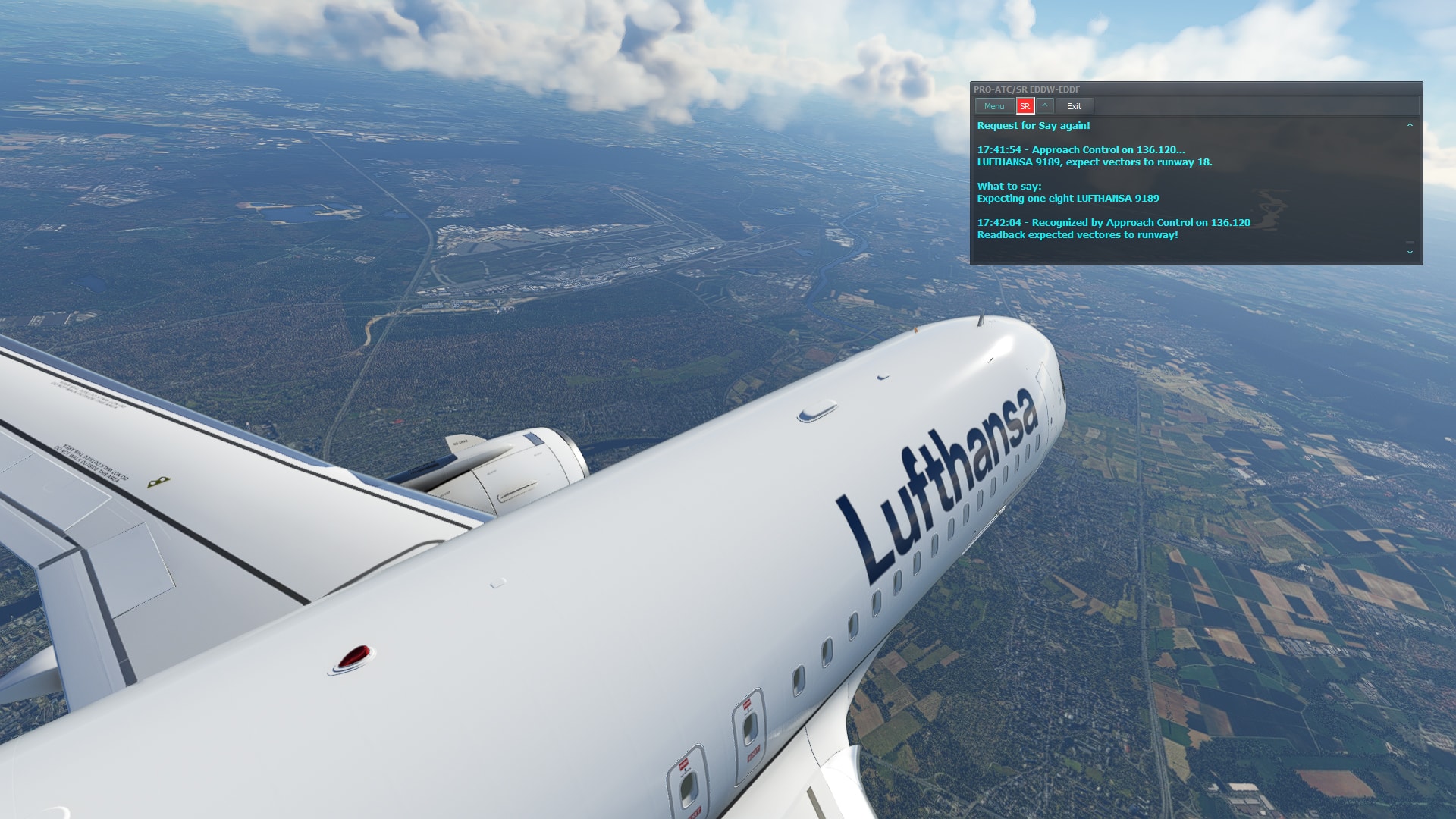The image size is (1456, 819).
Task: Toggle the red SR speech recognition button
Action: pos(1025,106)
